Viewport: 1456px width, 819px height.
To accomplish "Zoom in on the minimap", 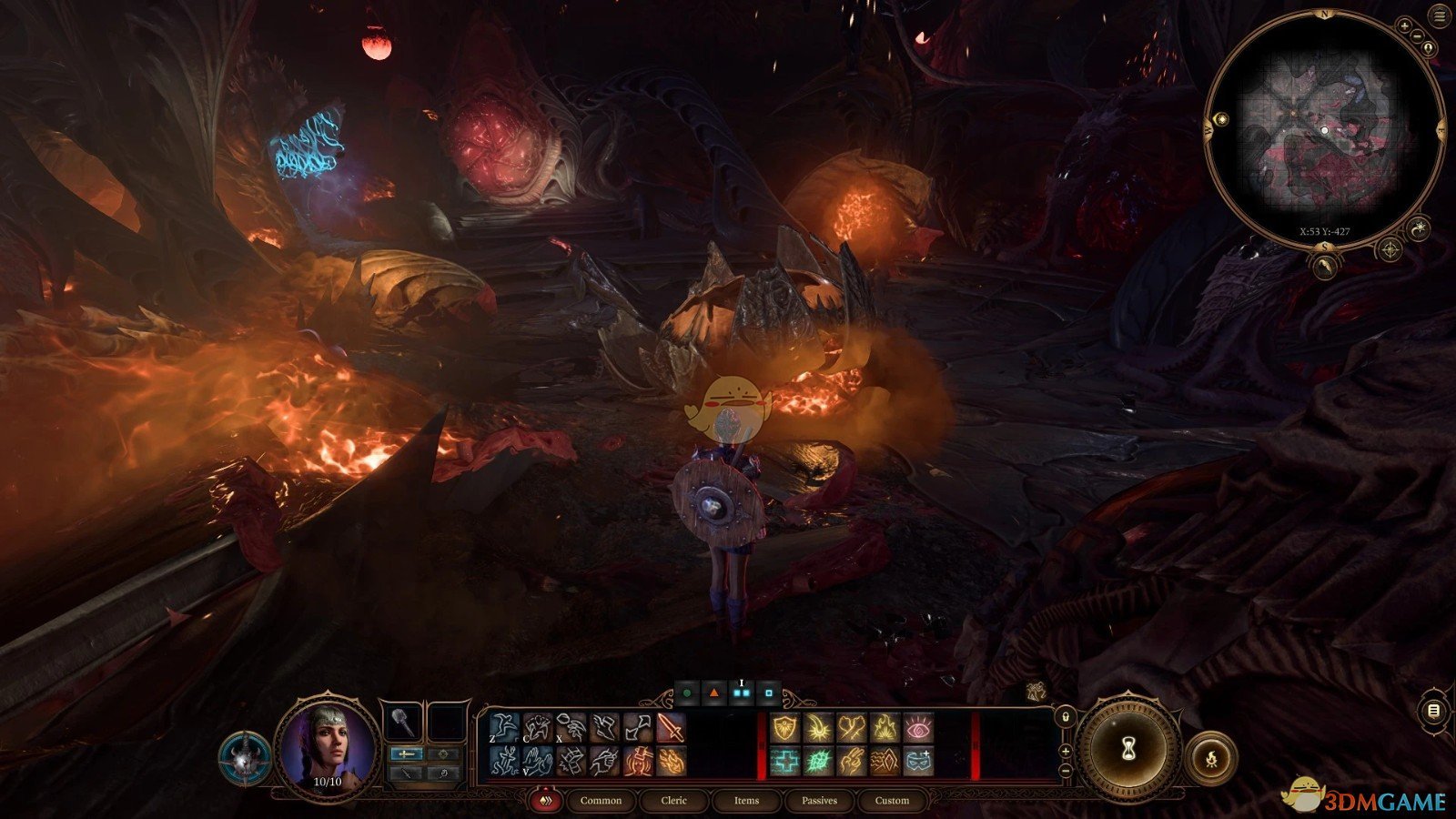I will (1404, 27).
